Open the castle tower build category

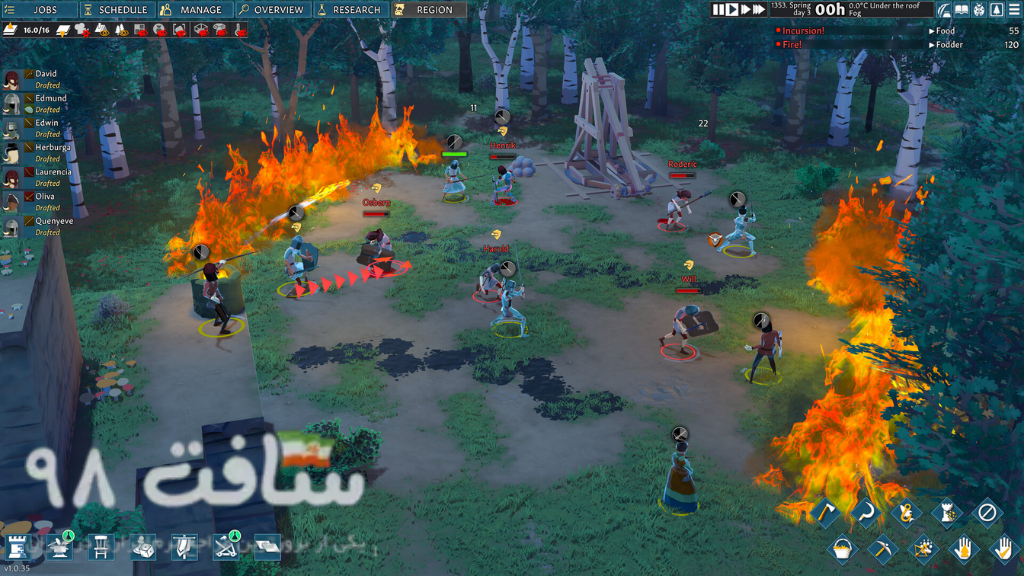pos(18,545)
